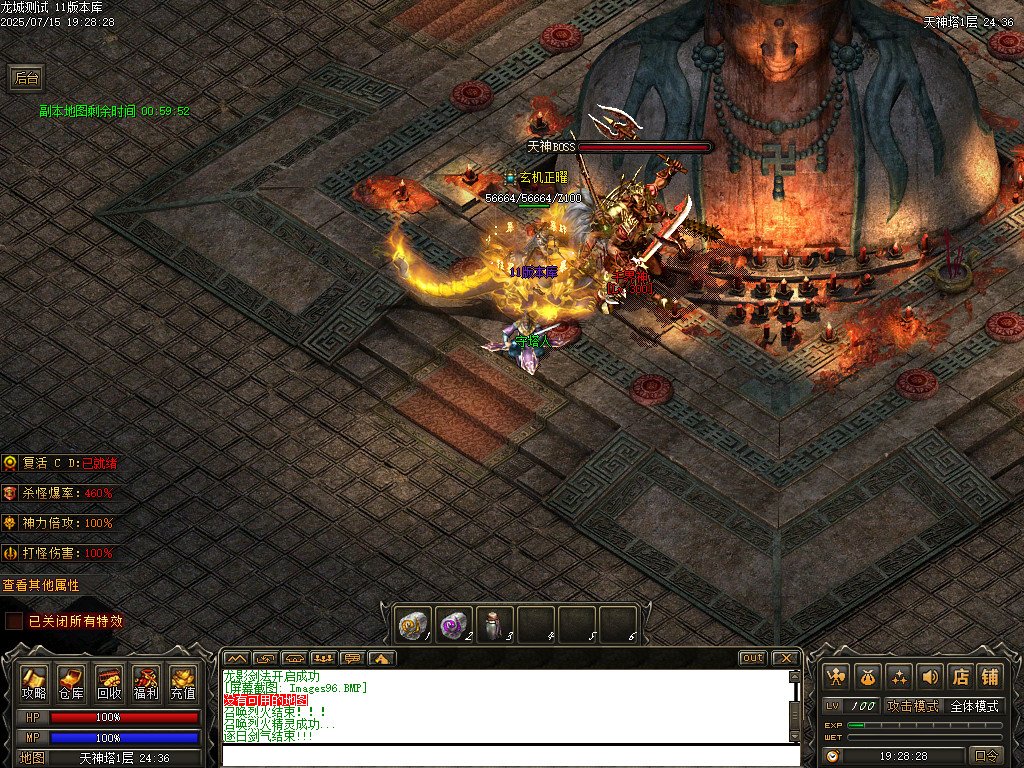Open the character warrior icon panel
The image size is (1024, 768).
coord(836,677)
